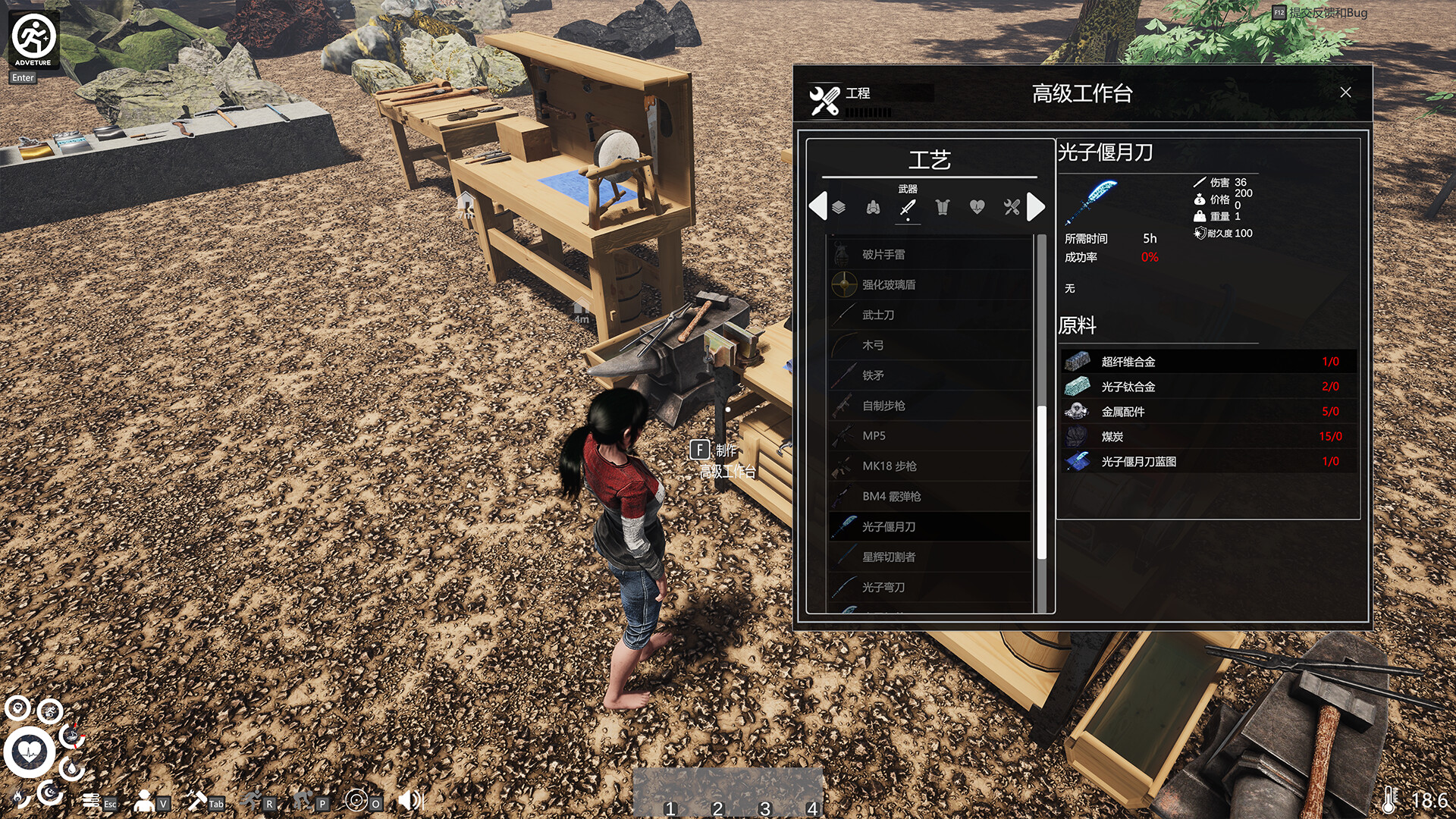Show next crafting categories with right arrow
Screen dimensions: 1456x819
coord(1036,207)
